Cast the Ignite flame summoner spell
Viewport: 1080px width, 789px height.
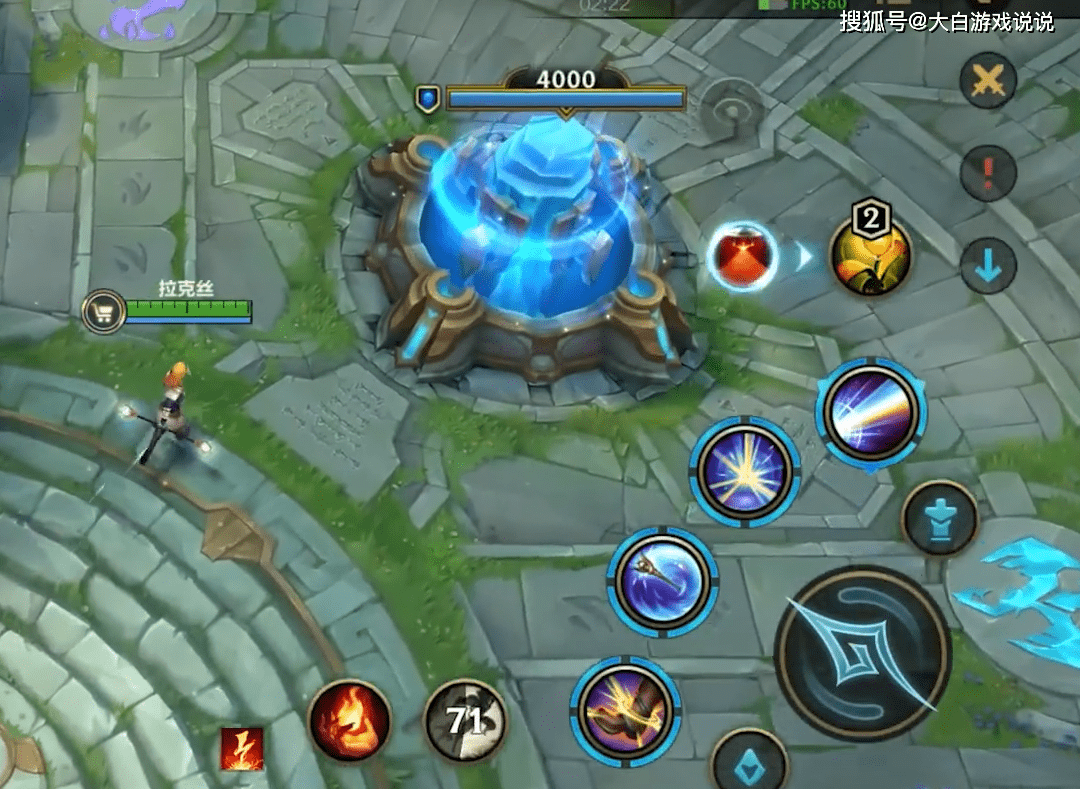(349, 721)
